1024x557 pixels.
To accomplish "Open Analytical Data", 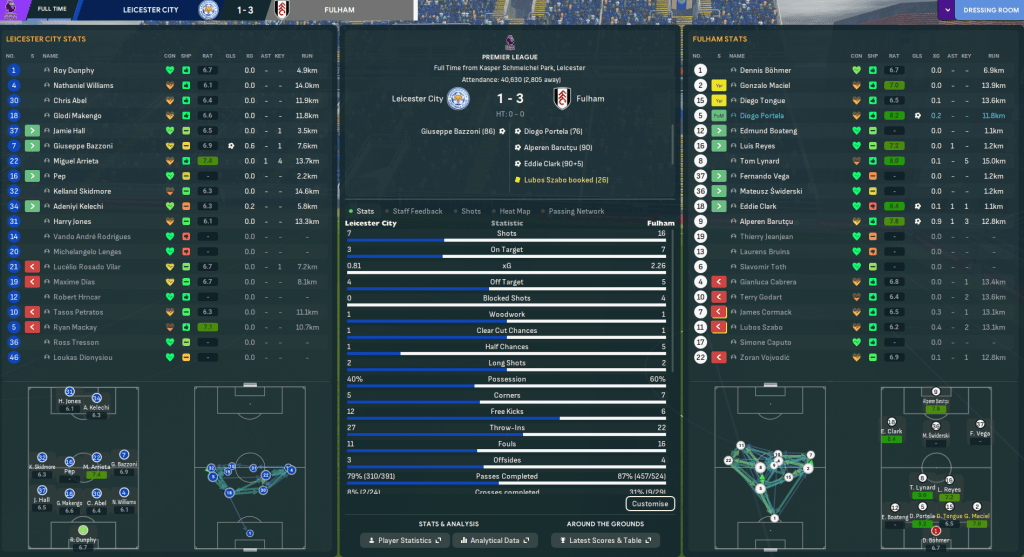I will point(495,540).
